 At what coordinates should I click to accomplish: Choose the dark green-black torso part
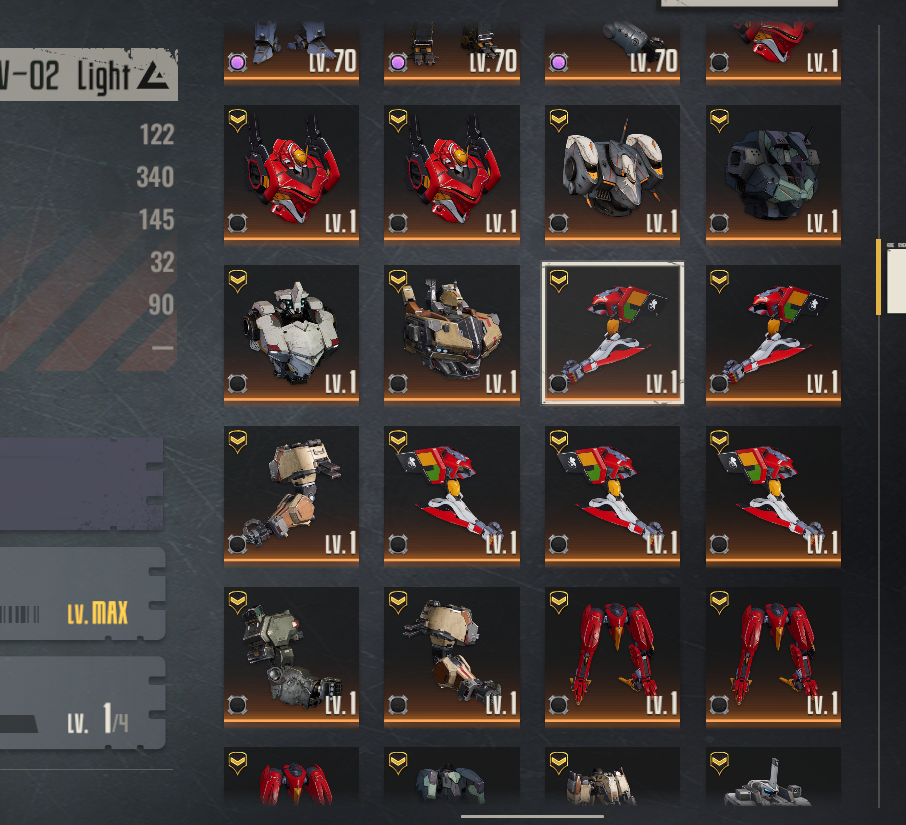[773, 172]
